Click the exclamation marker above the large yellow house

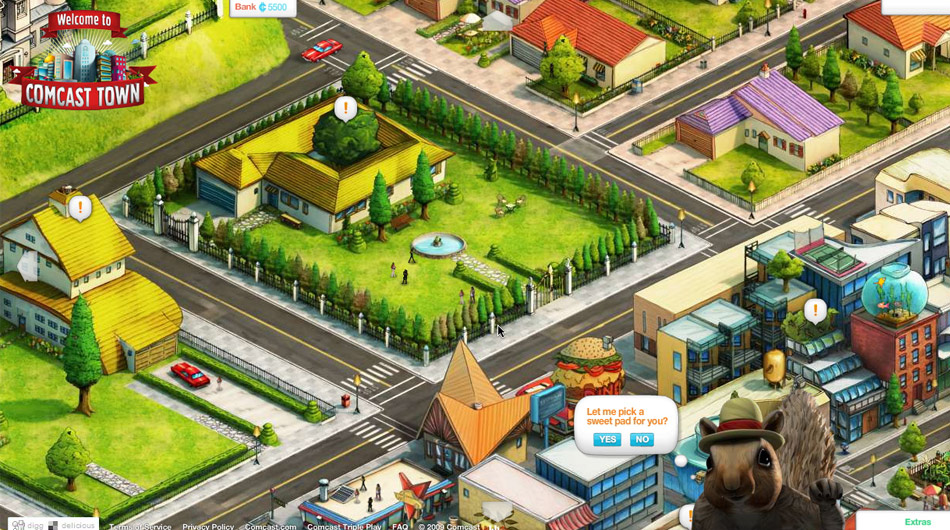click(345, 108)
